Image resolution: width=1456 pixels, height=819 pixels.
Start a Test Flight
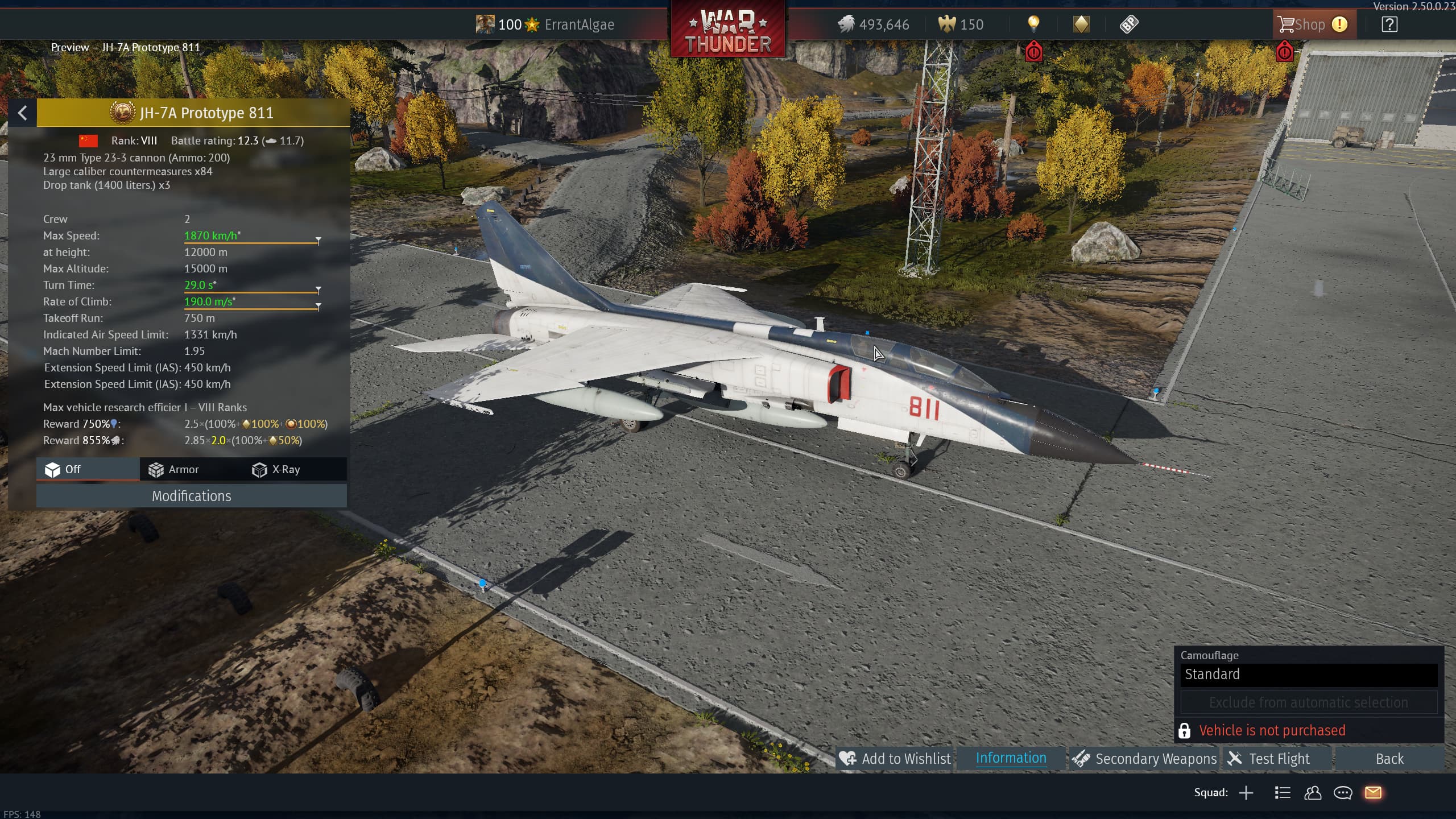click(x=1269, y=759)
